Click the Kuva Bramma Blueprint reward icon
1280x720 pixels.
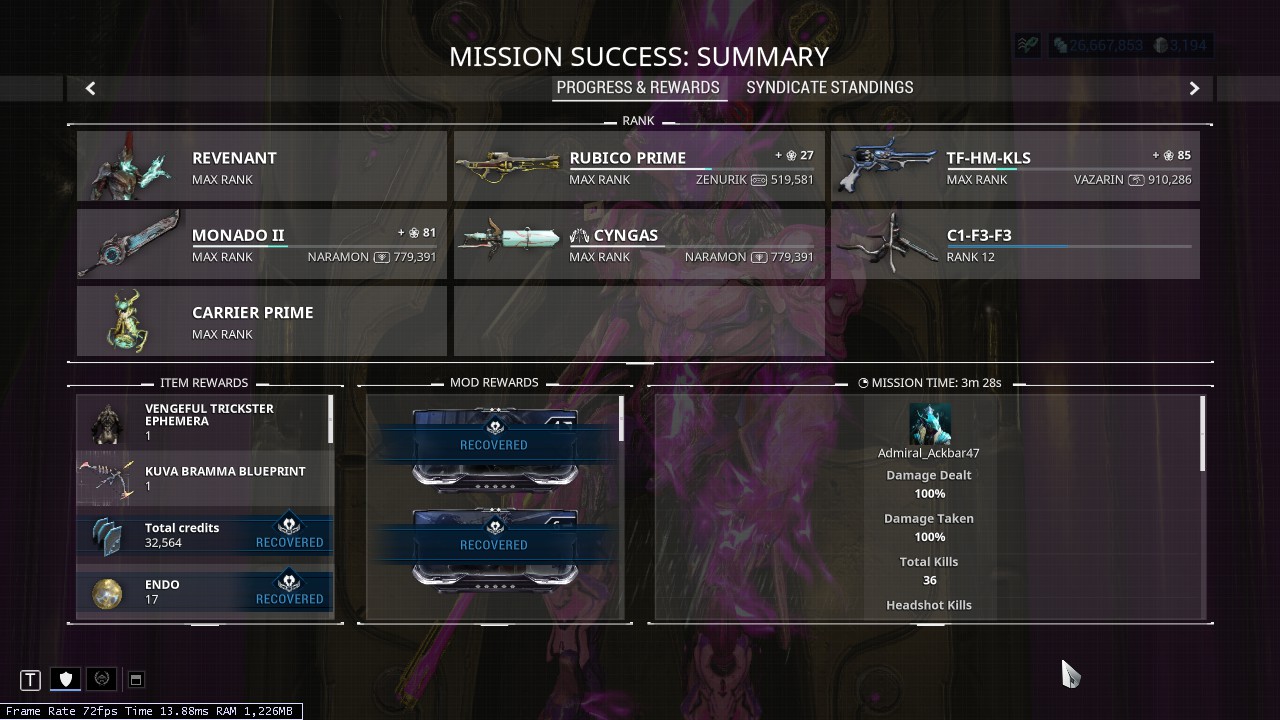pos(101,477)
